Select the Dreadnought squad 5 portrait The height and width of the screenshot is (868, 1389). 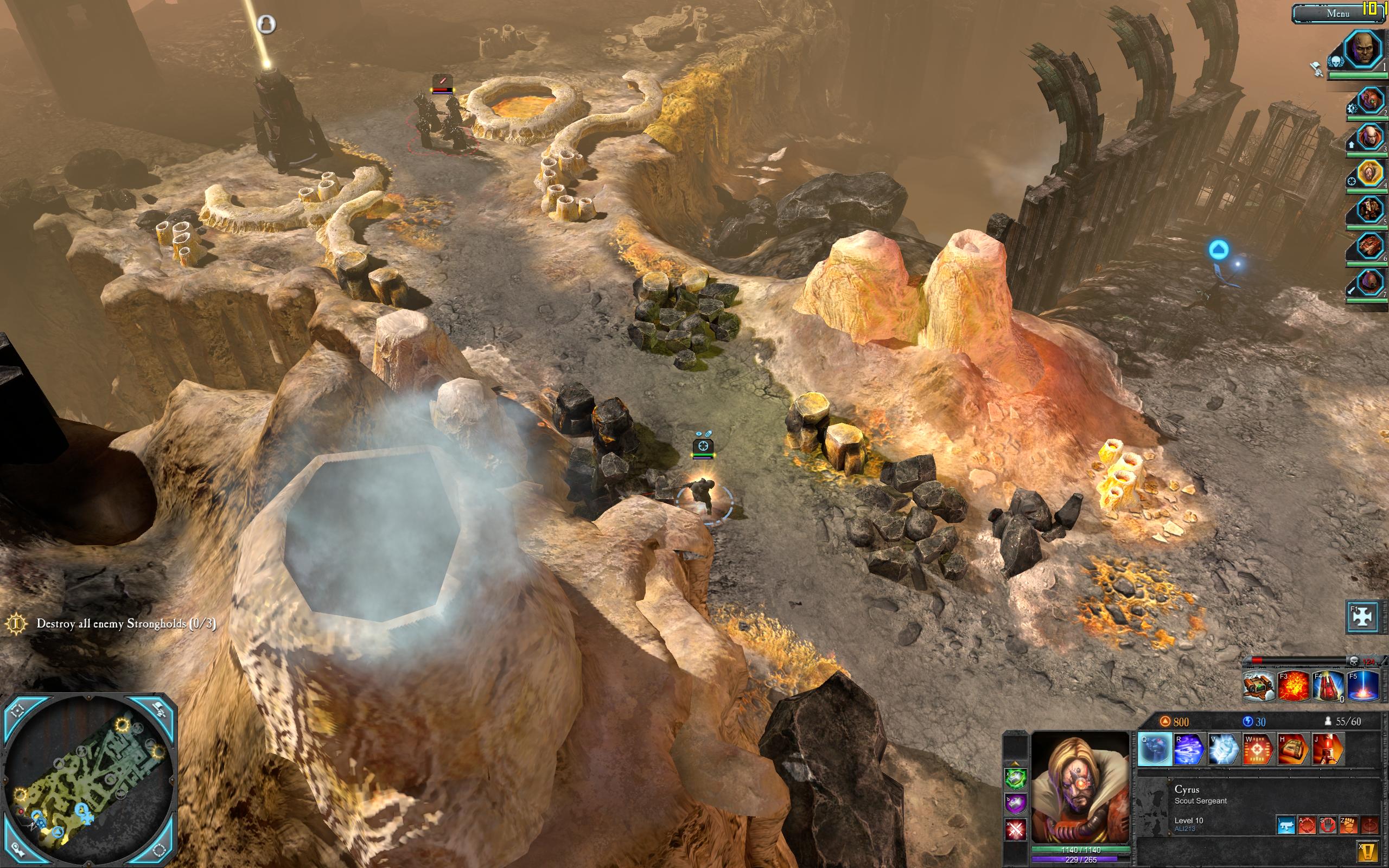1370,209
